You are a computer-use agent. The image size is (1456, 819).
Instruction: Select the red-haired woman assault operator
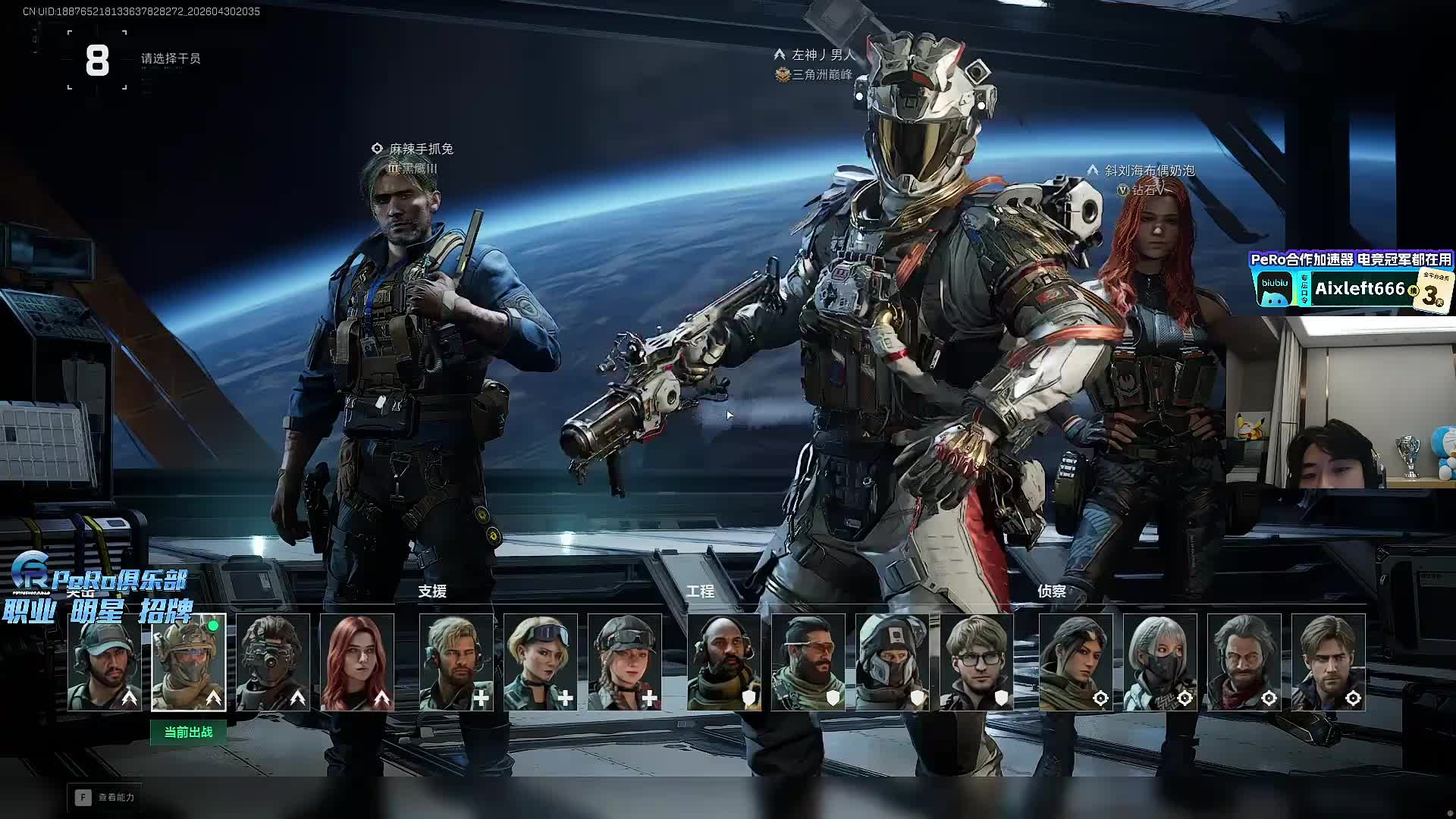coord(357,662)
